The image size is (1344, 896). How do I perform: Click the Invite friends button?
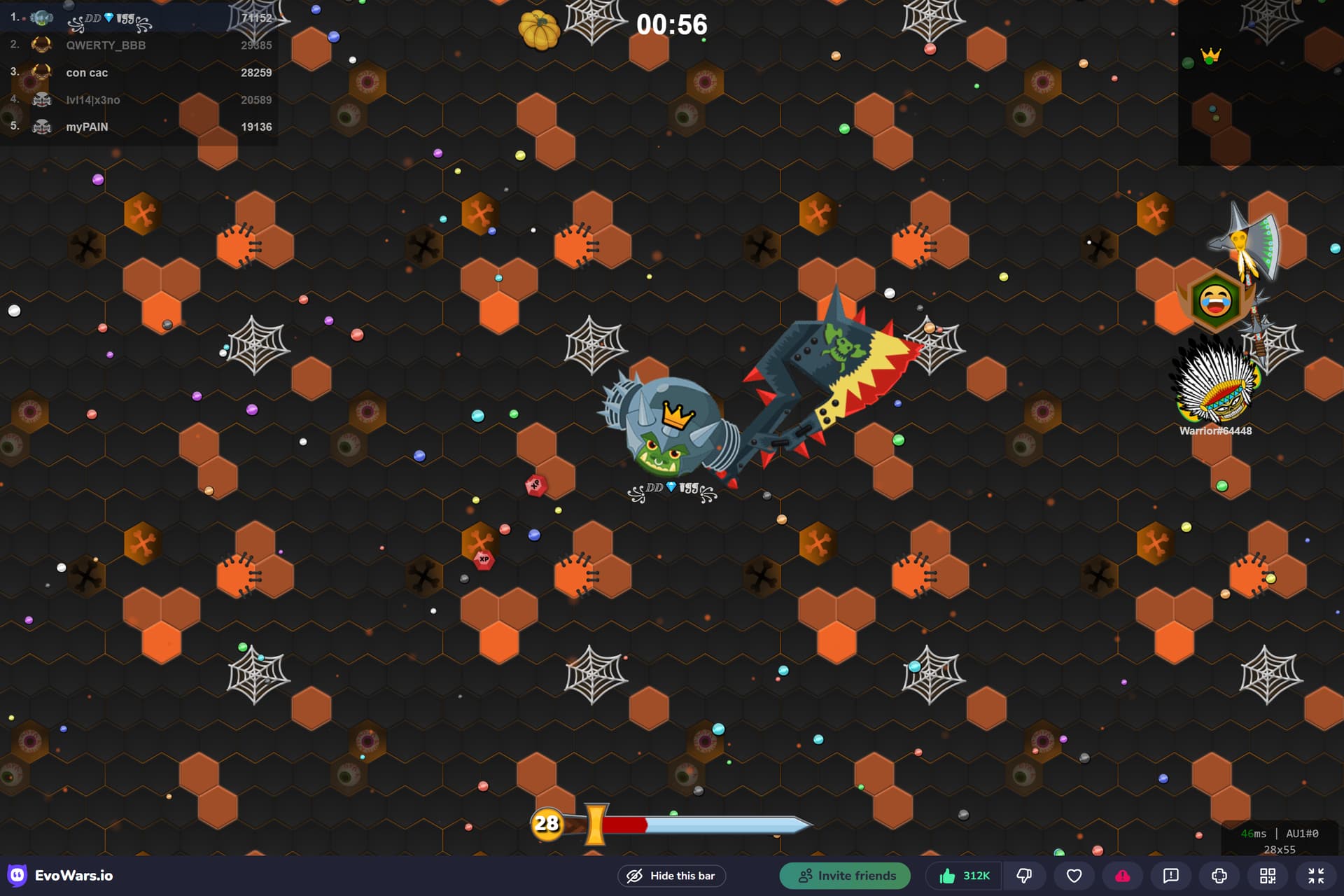click(845, 876)
